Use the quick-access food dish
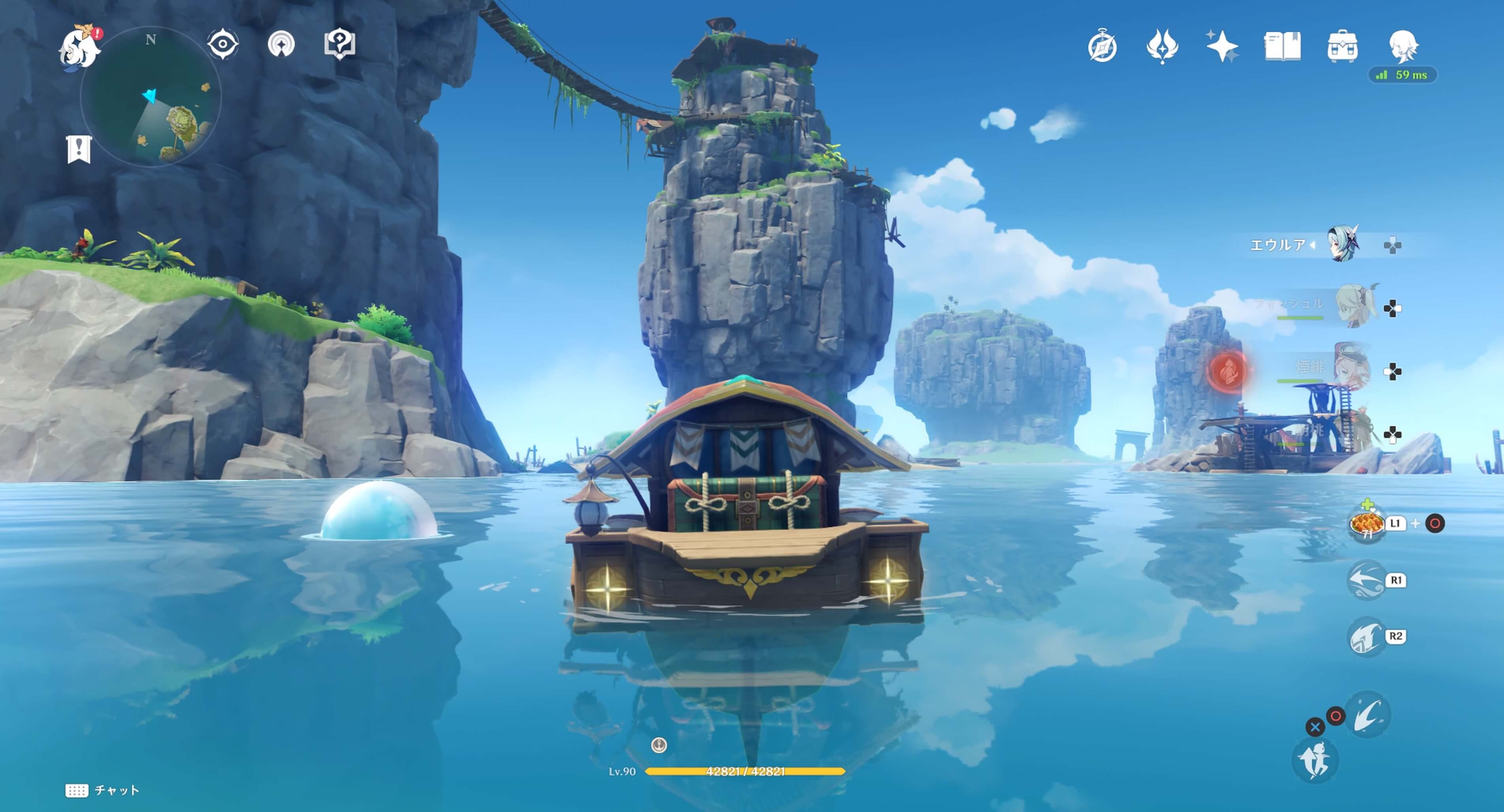The height and width of the screenshot is (812, 1504). tap(1366, 524)
